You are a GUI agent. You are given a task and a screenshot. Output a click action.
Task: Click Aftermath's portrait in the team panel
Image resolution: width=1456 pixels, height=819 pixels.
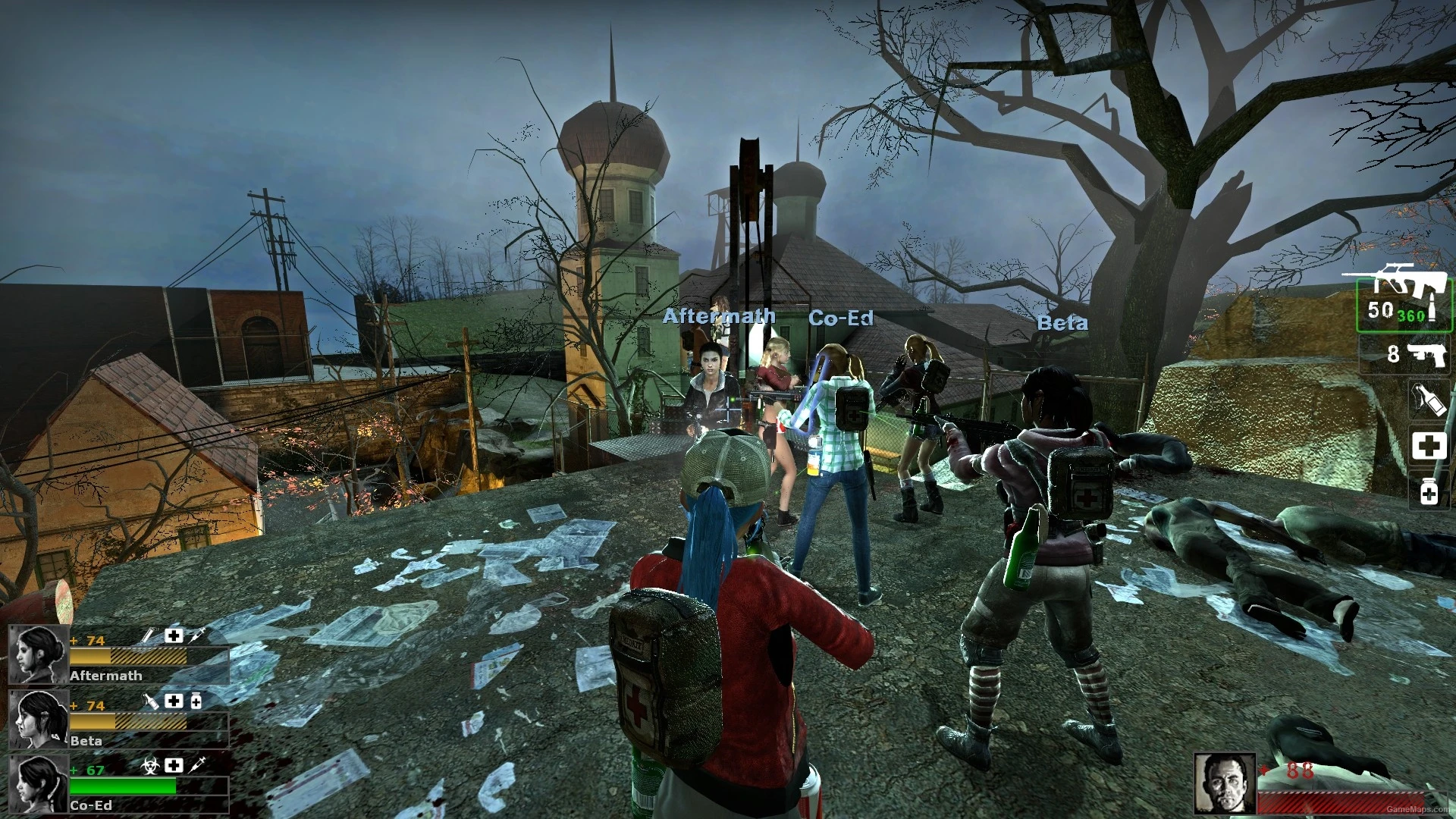pyautogui.click(x=38, y=654)
